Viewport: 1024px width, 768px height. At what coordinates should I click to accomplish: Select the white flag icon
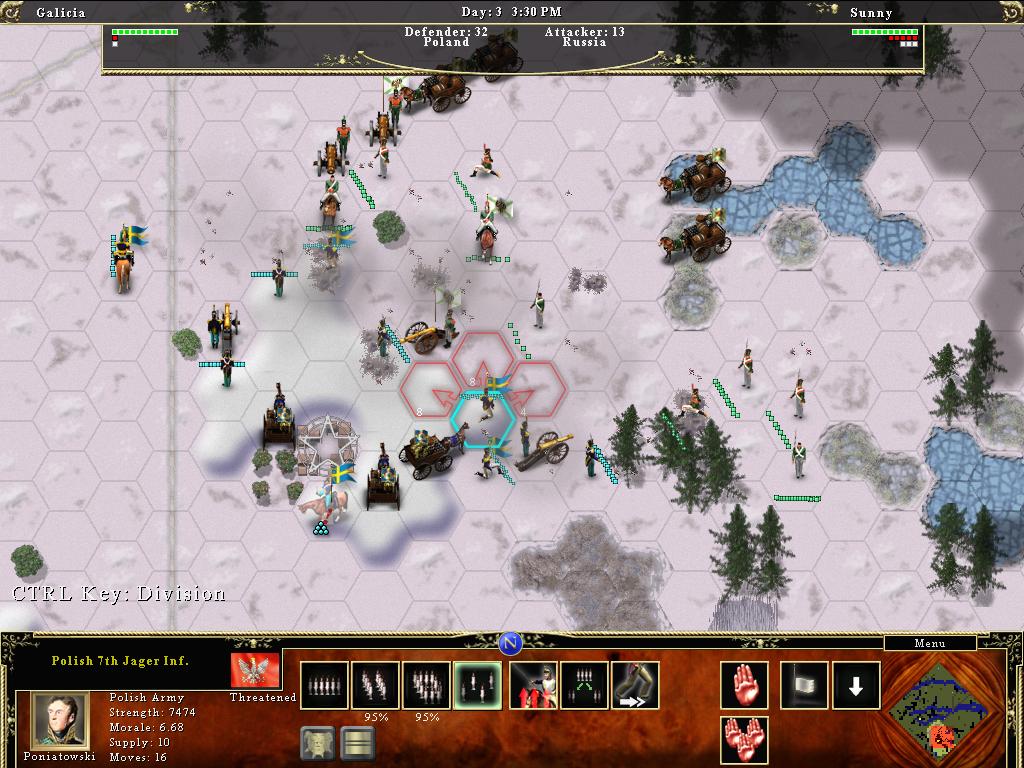804,685
